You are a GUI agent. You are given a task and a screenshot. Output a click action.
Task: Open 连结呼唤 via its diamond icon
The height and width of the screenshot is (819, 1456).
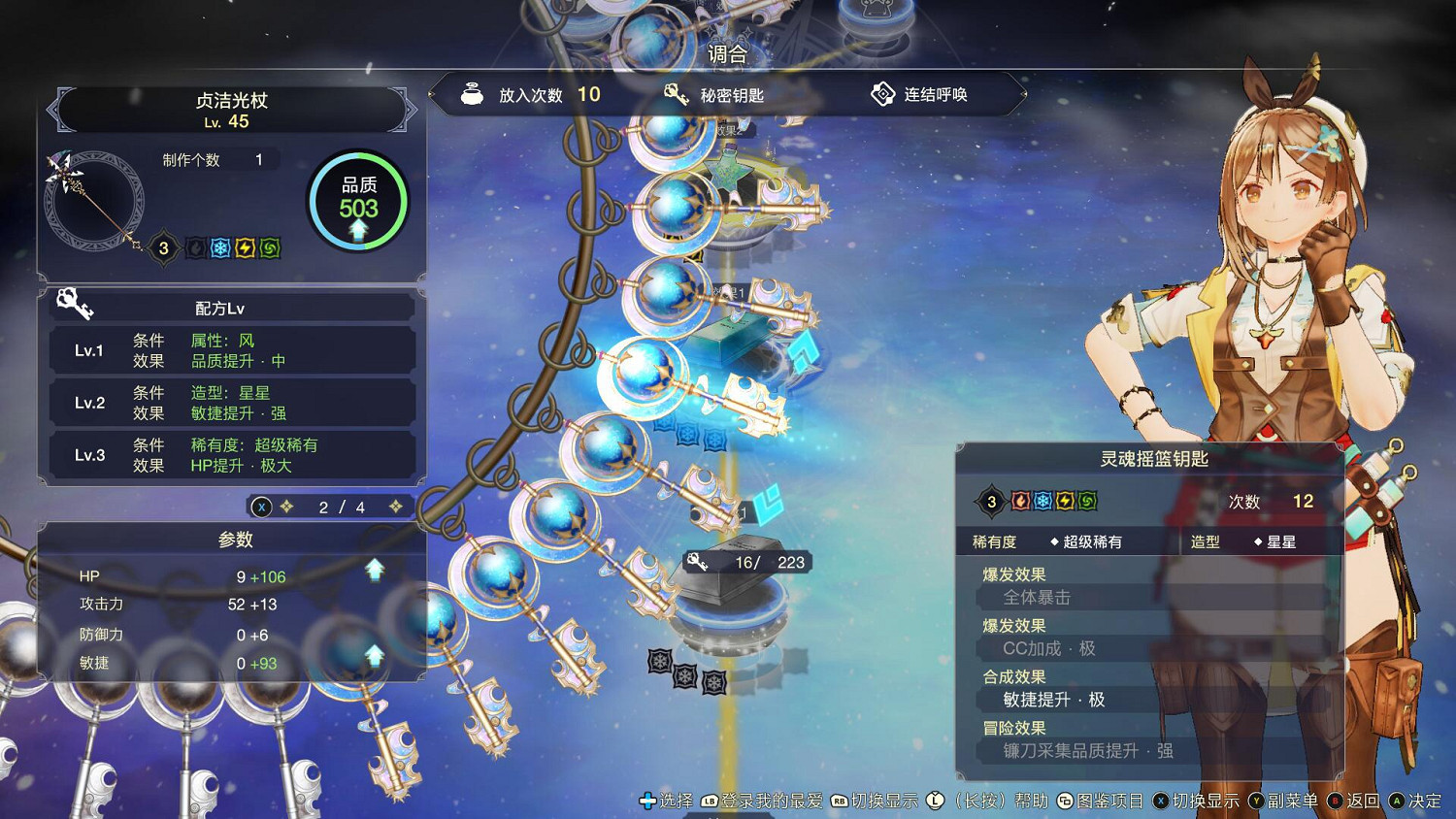pyautogui.click(x=883, y=94)
